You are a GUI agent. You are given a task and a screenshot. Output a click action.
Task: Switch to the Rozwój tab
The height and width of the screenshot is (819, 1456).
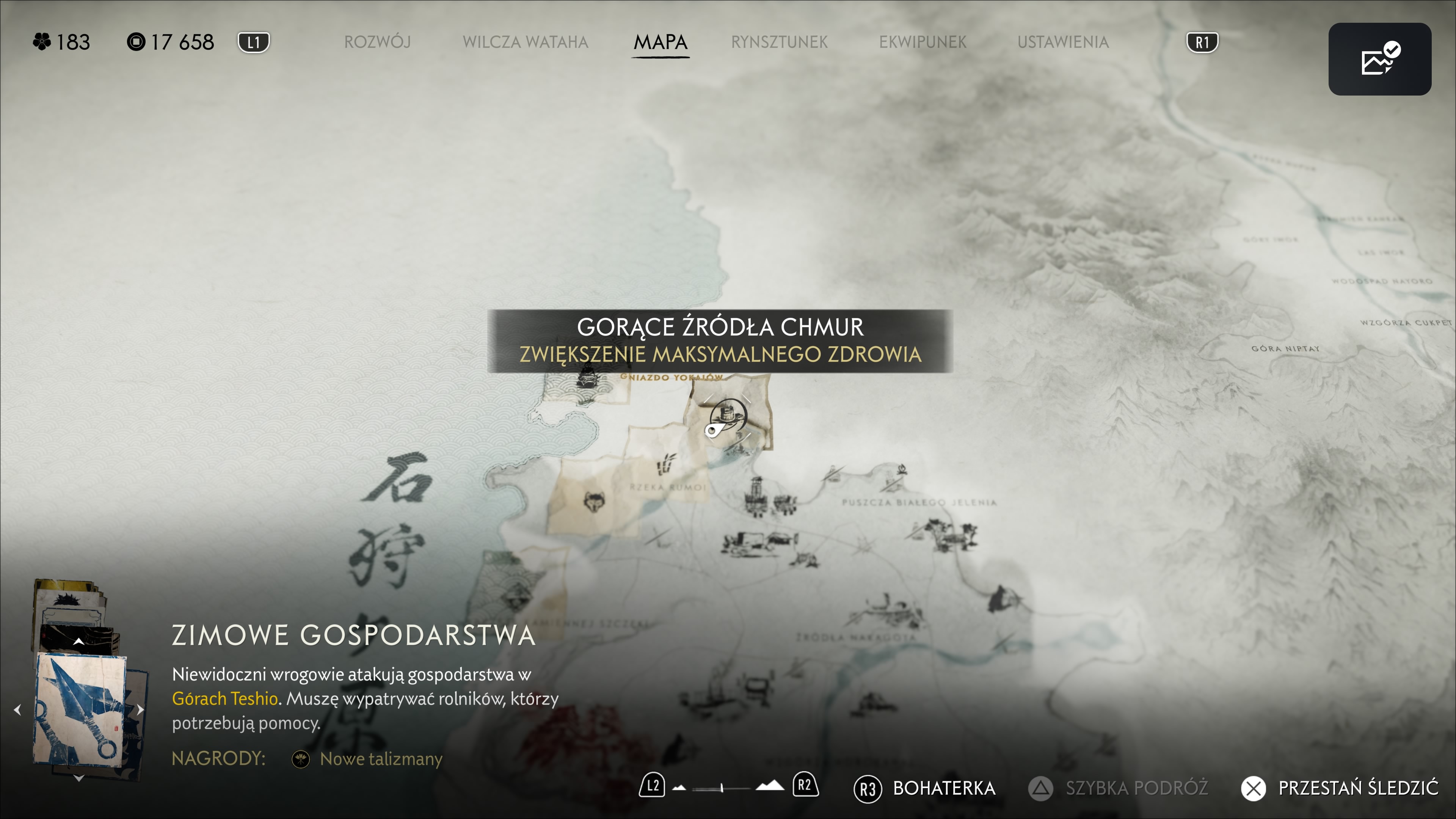377,42
